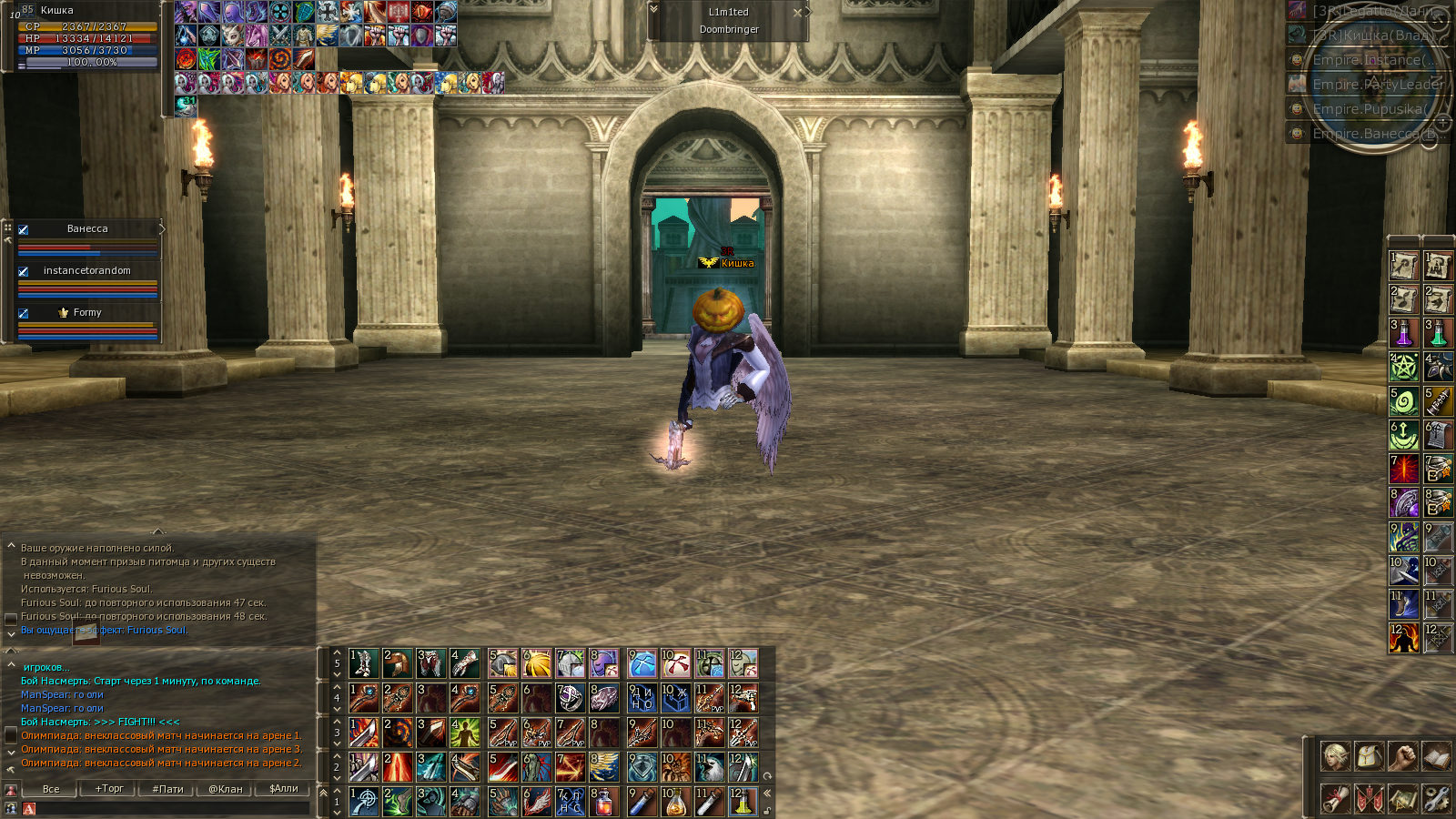Select the @Клан chat tab
The height and width of the screenshot is (819, 1456).
coord(226,789)
